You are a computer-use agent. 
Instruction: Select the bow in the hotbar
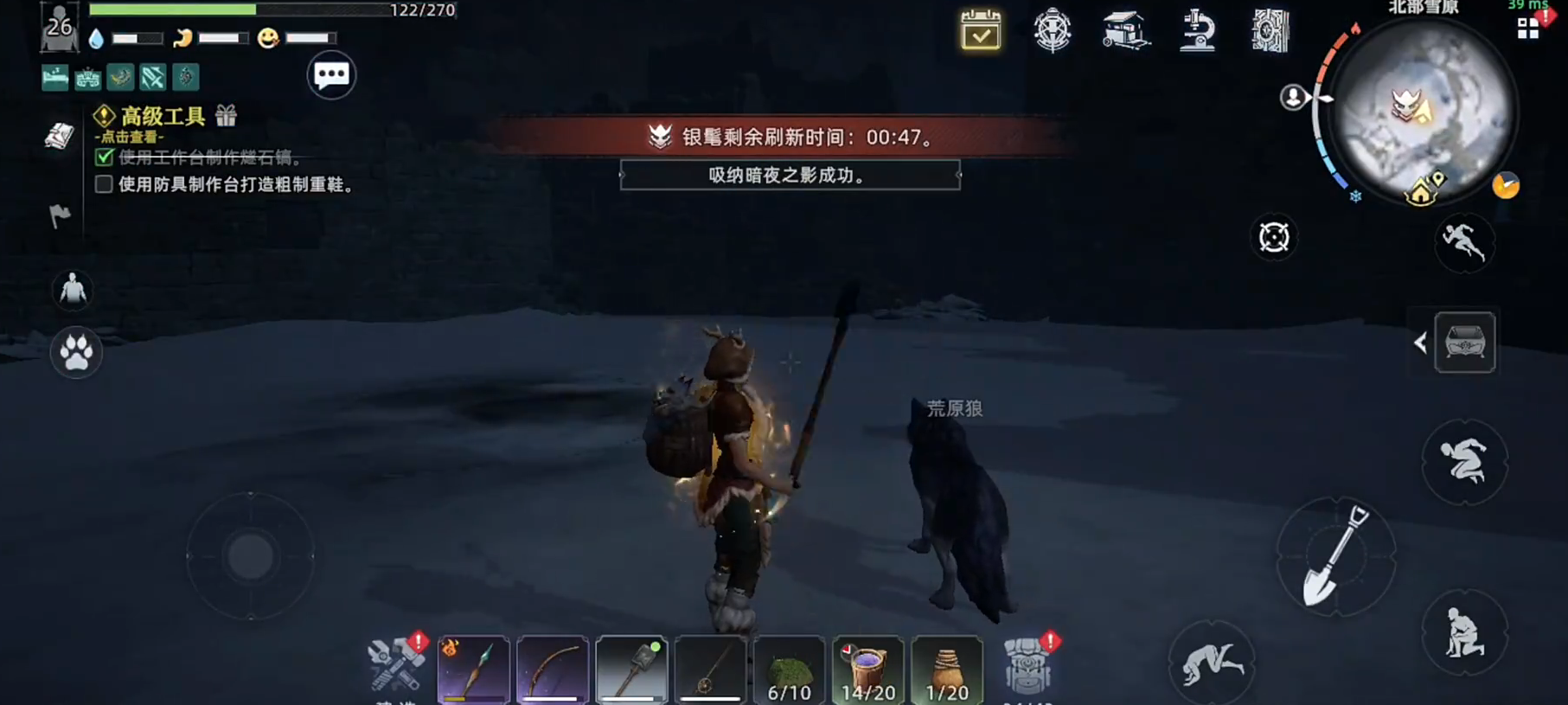[x=554, y=670]
